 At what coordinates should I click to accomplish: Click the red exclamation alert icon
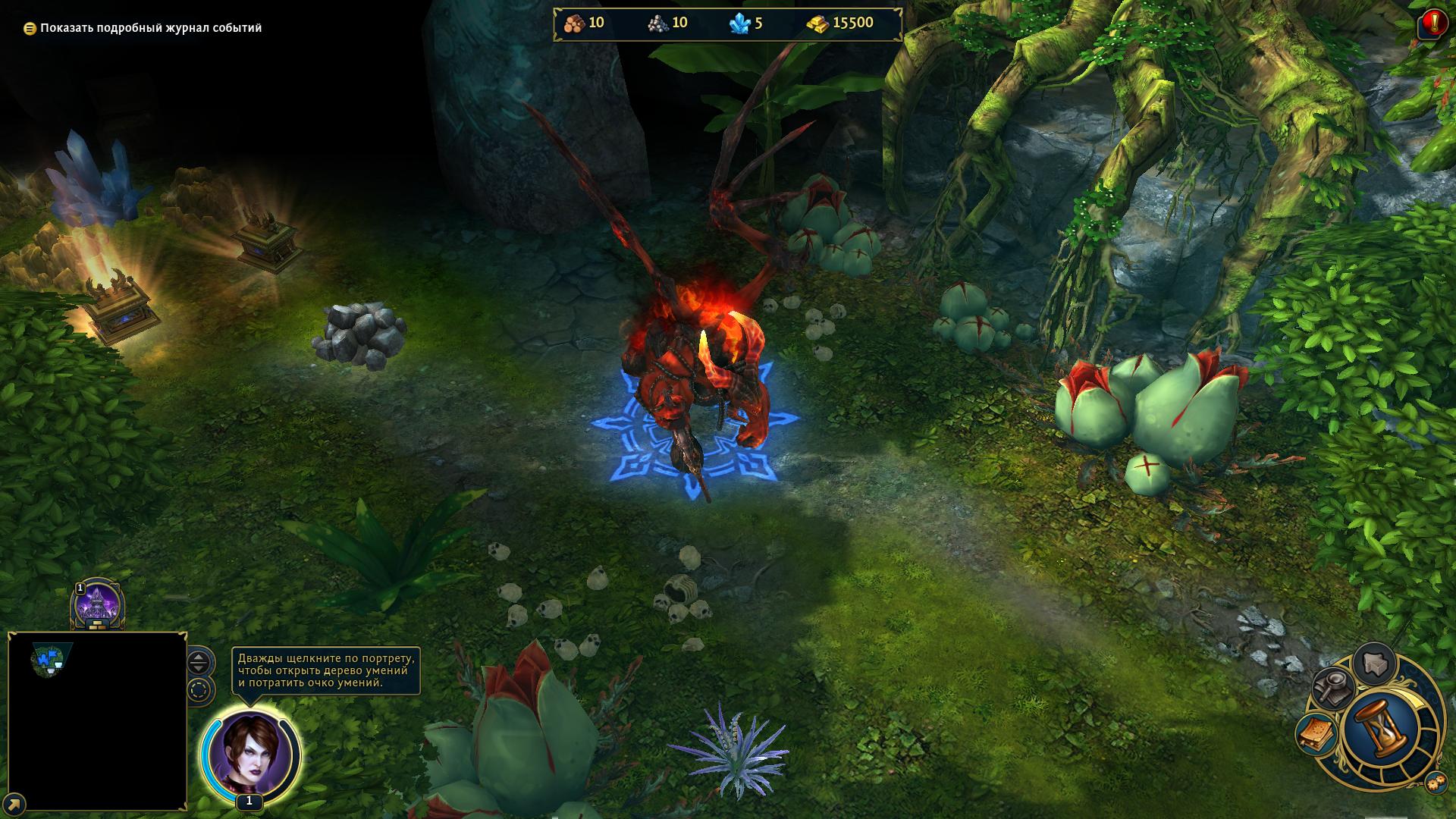coord(1435,22)
